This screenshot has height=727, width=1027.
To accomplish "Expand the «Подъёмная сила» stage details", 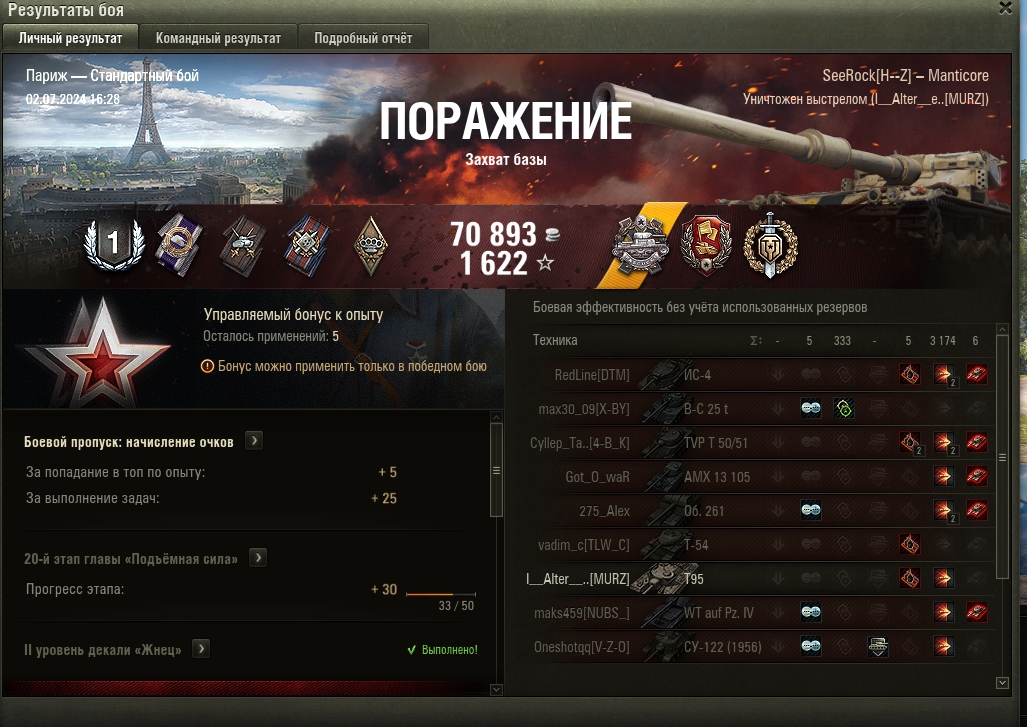I will point(258,557).
